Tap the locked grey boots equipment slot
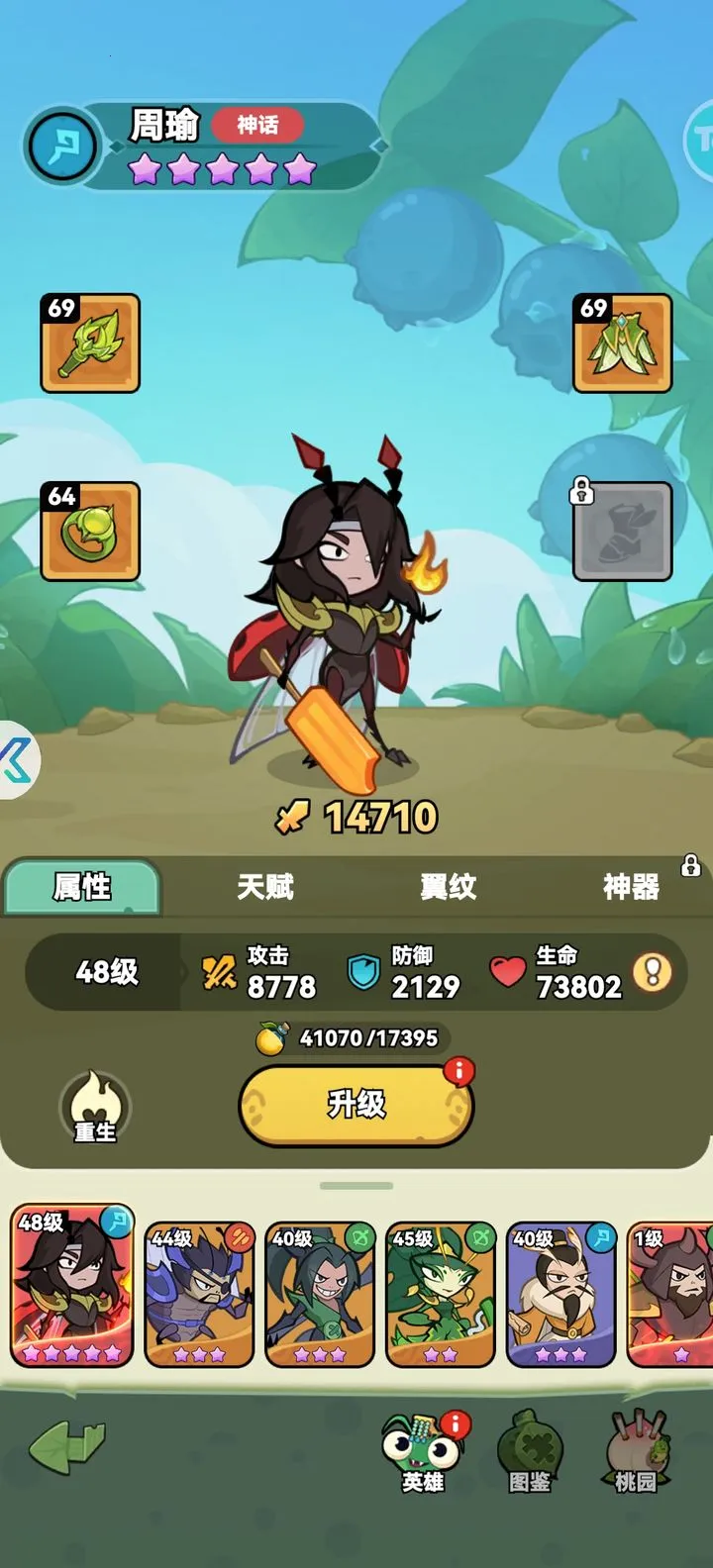This screenshot has height=1568, width=713. [x=623, y=531]
